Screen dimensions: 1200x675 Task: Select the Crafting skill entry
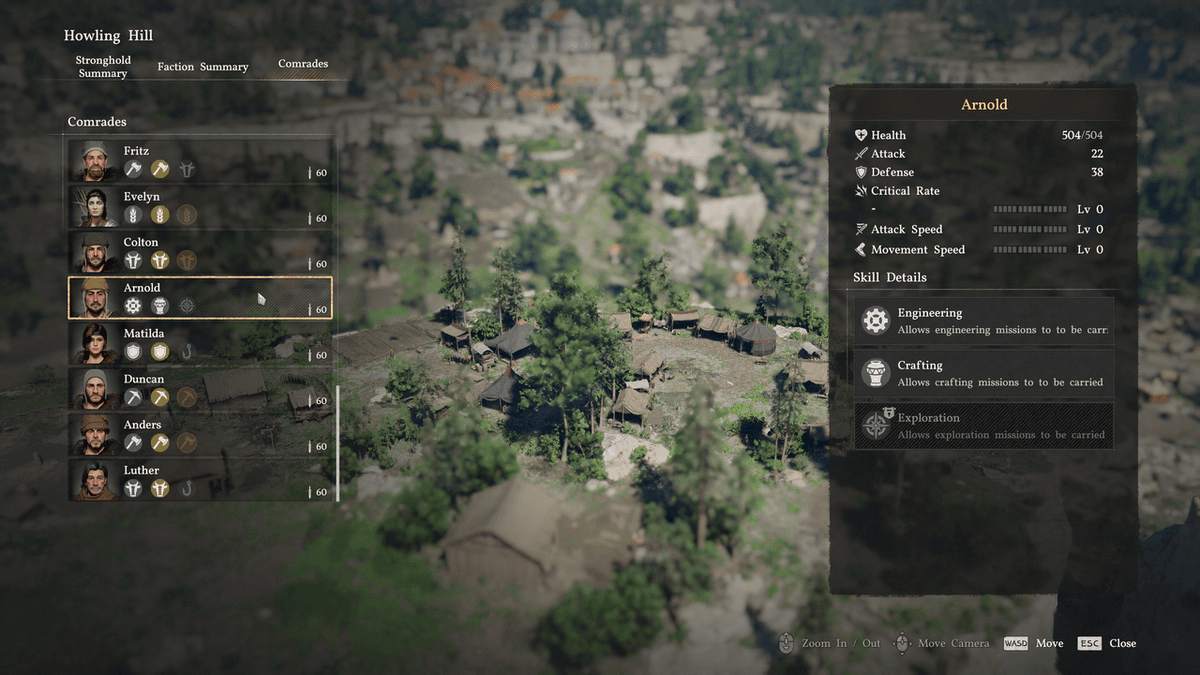(x=983, y=373)
